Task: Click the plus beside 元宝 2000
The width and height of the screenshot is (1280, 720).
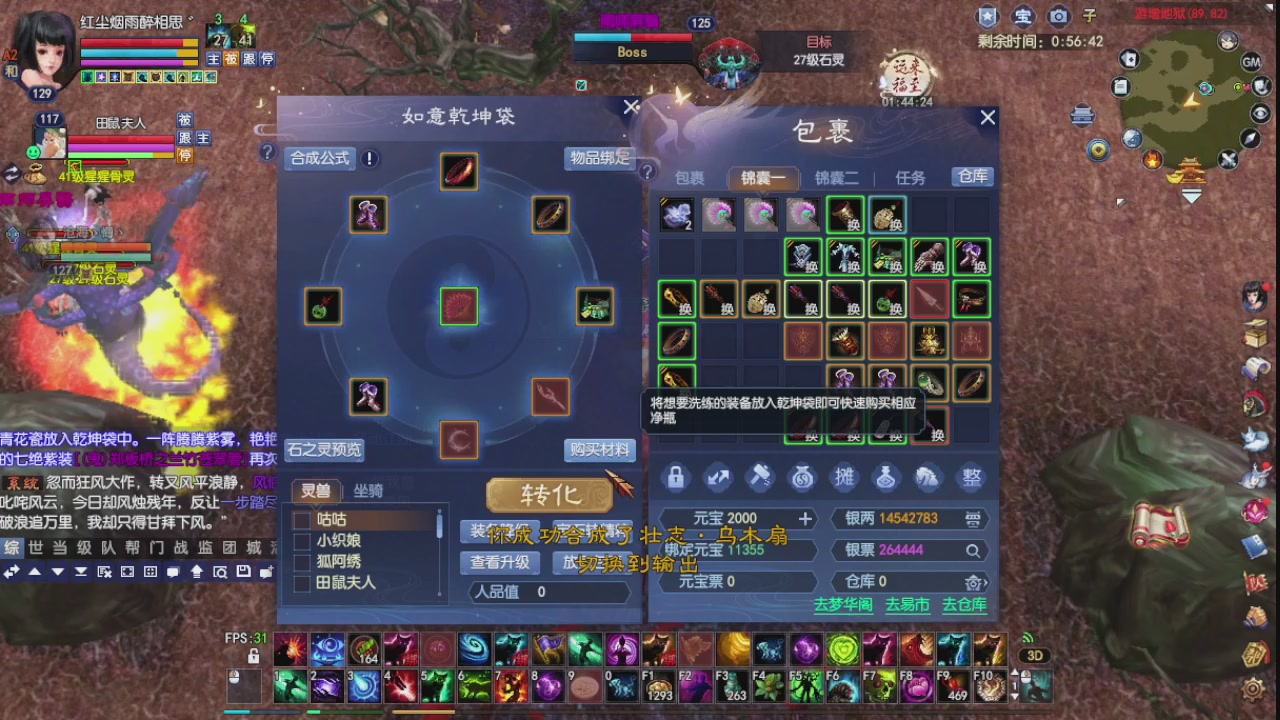Action: (806, 519)
